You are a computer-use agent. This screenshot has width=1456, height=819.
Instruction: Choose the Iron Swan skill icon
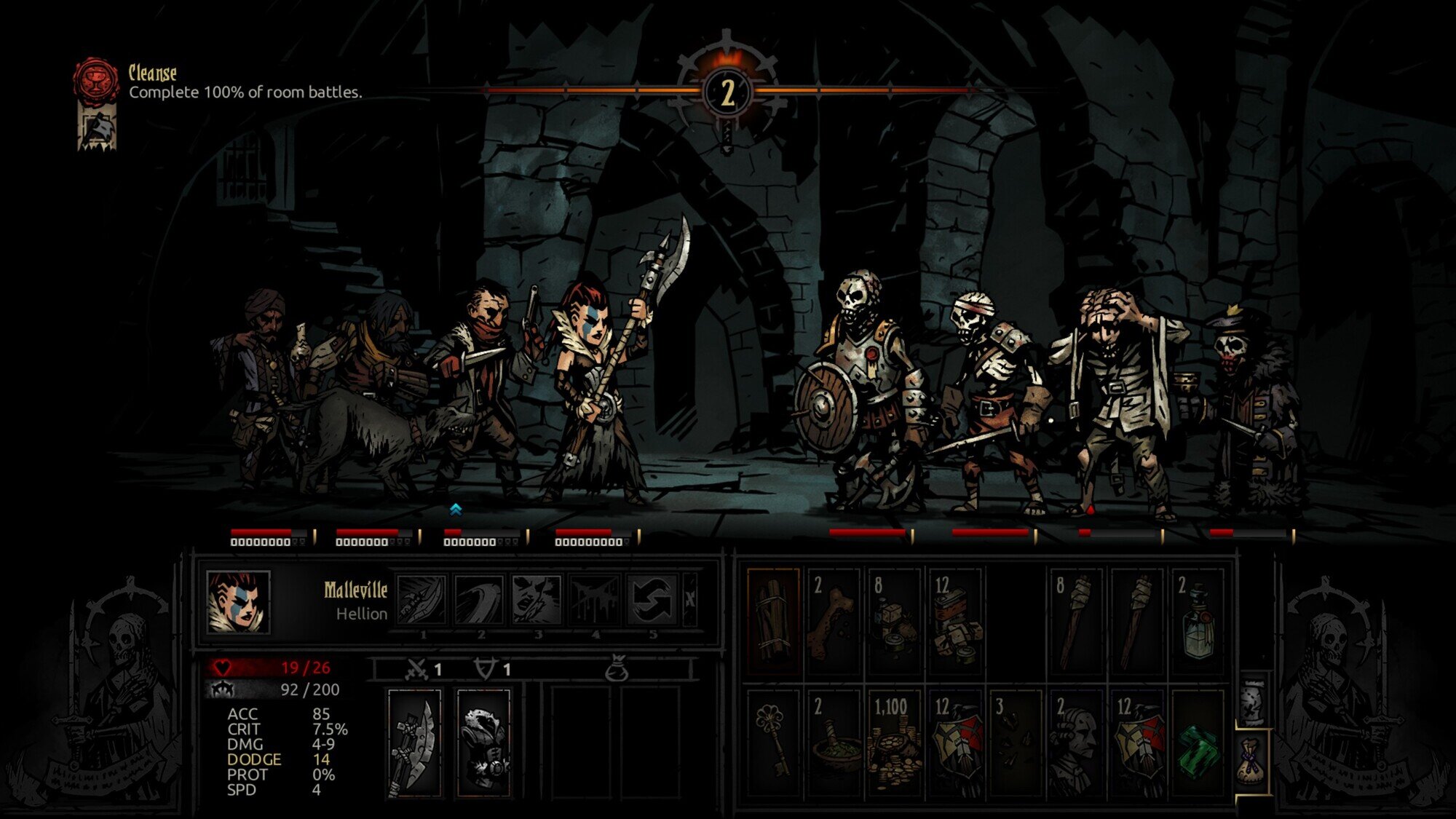[478, 600]
